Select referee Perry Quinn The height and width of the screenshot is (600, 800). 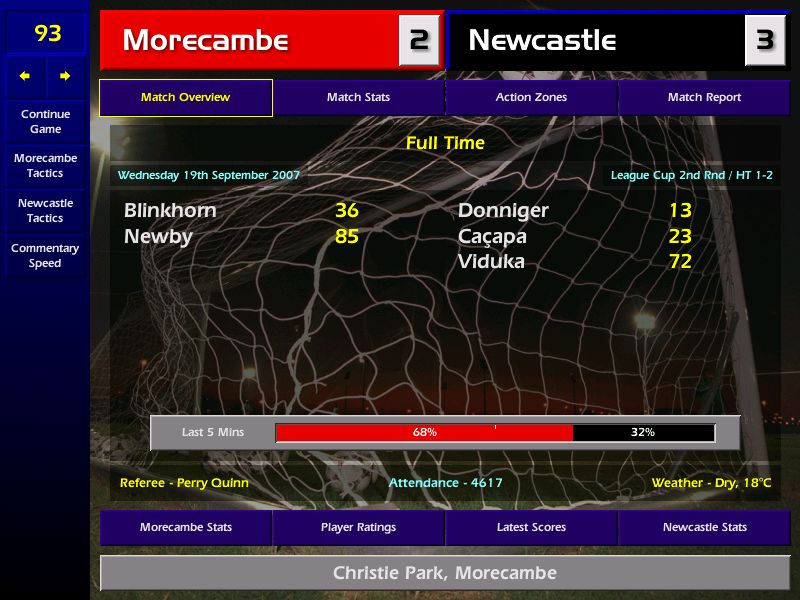[x=184, y=483]
